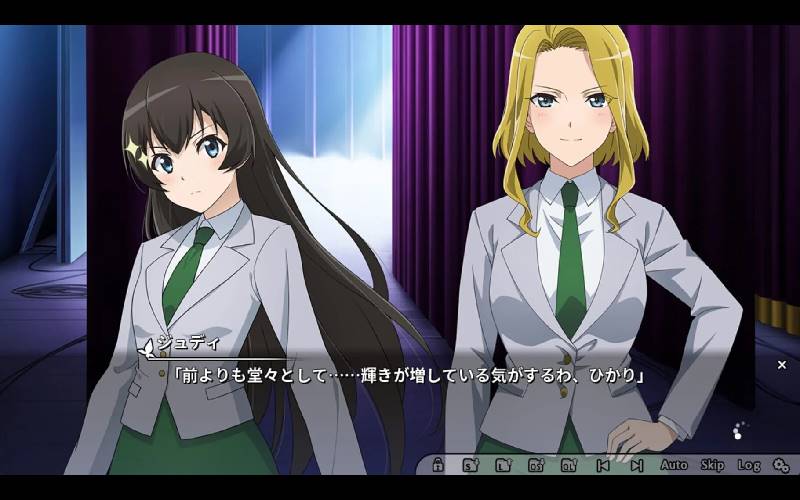This screenshot has height=500, width=800.
Task: Quick save using the QS icon
Action: [x=536, y=465]
